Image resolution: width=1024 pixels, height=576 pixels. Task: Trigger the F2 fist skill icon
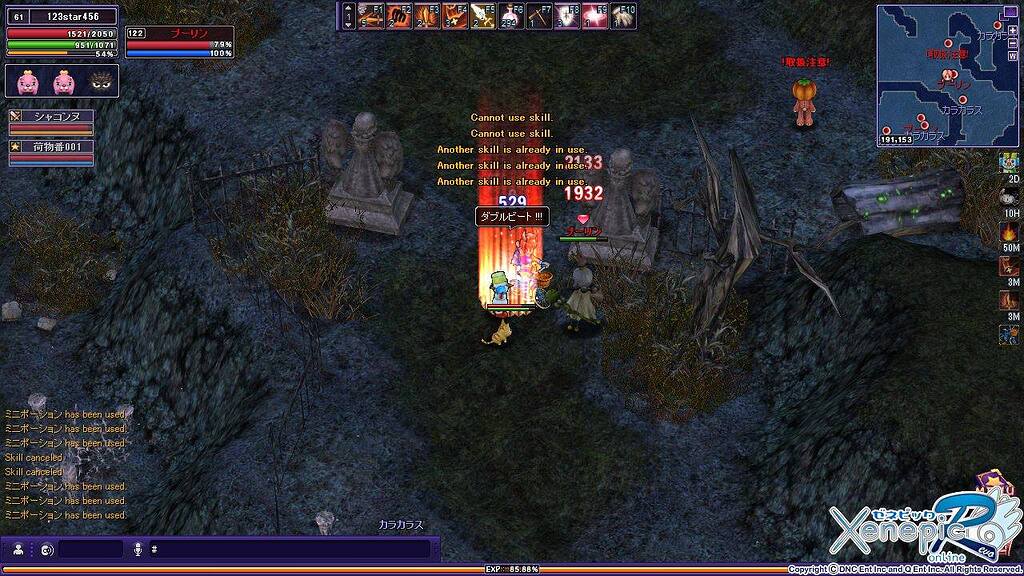(x=399, y=15)
